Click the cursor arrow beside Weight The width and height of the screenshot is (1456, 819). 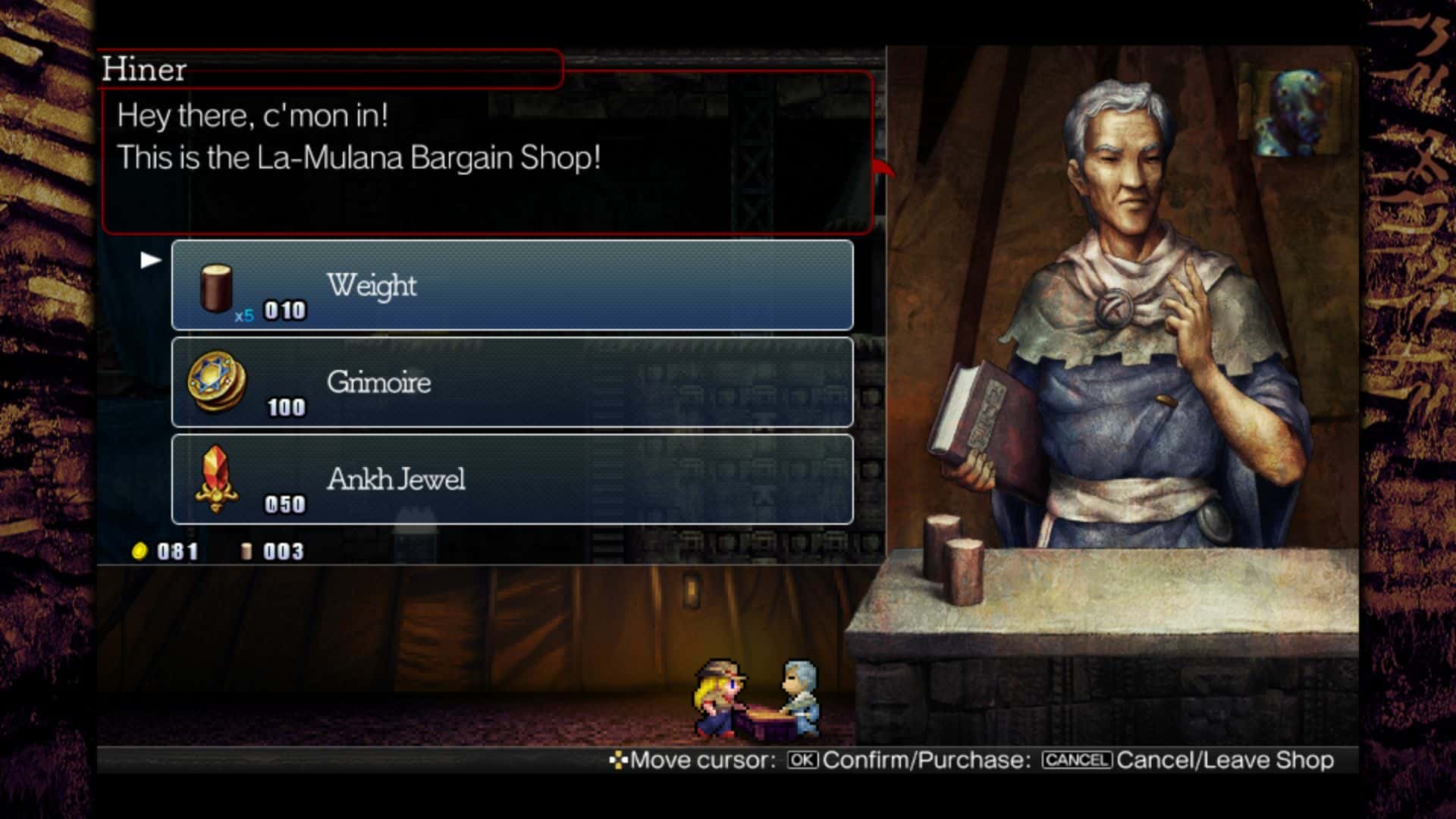point(149,259)
